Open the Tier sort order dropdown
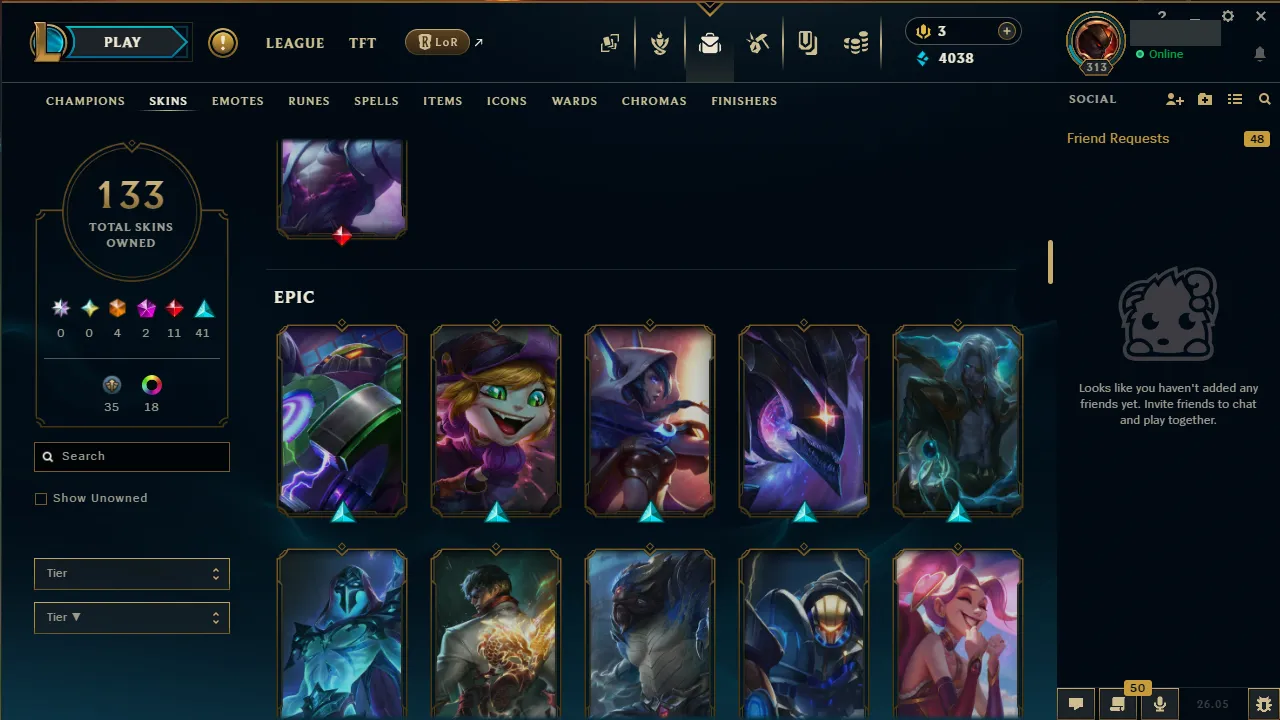Screen dimensions: 1280x720 [x=131, y=617]
